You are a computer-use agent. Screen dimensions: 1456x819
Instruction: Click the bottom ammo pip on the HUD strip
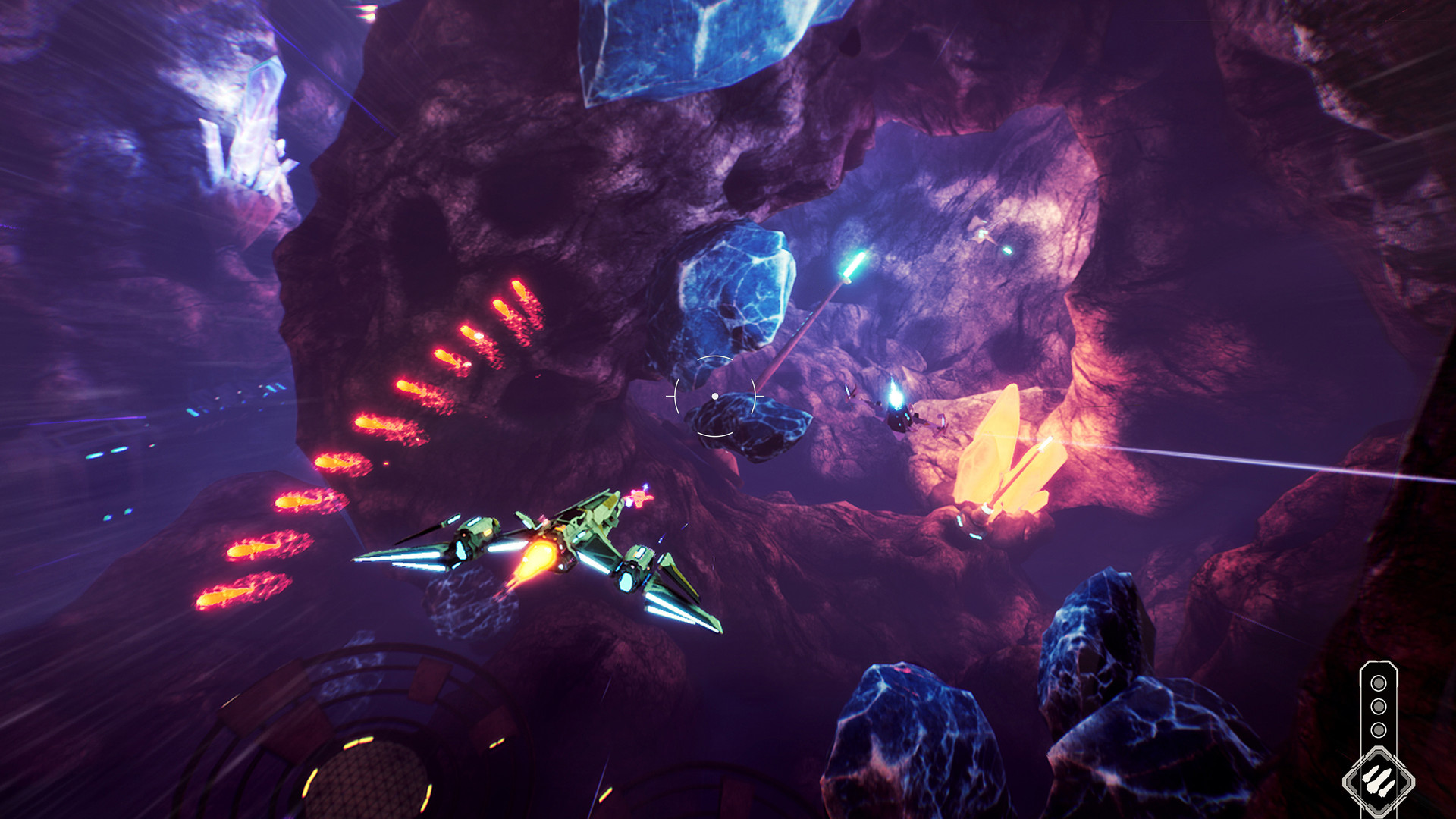click(x=1379, y=728)
